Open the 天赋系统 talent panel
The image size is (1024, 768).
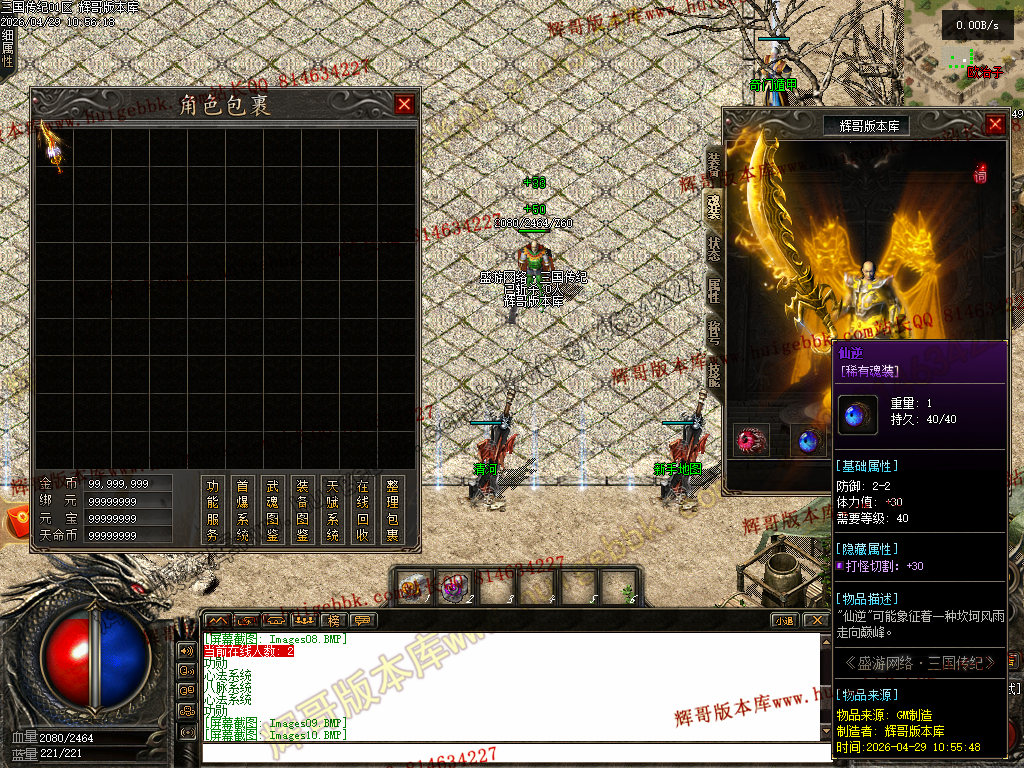pos(332,510)
